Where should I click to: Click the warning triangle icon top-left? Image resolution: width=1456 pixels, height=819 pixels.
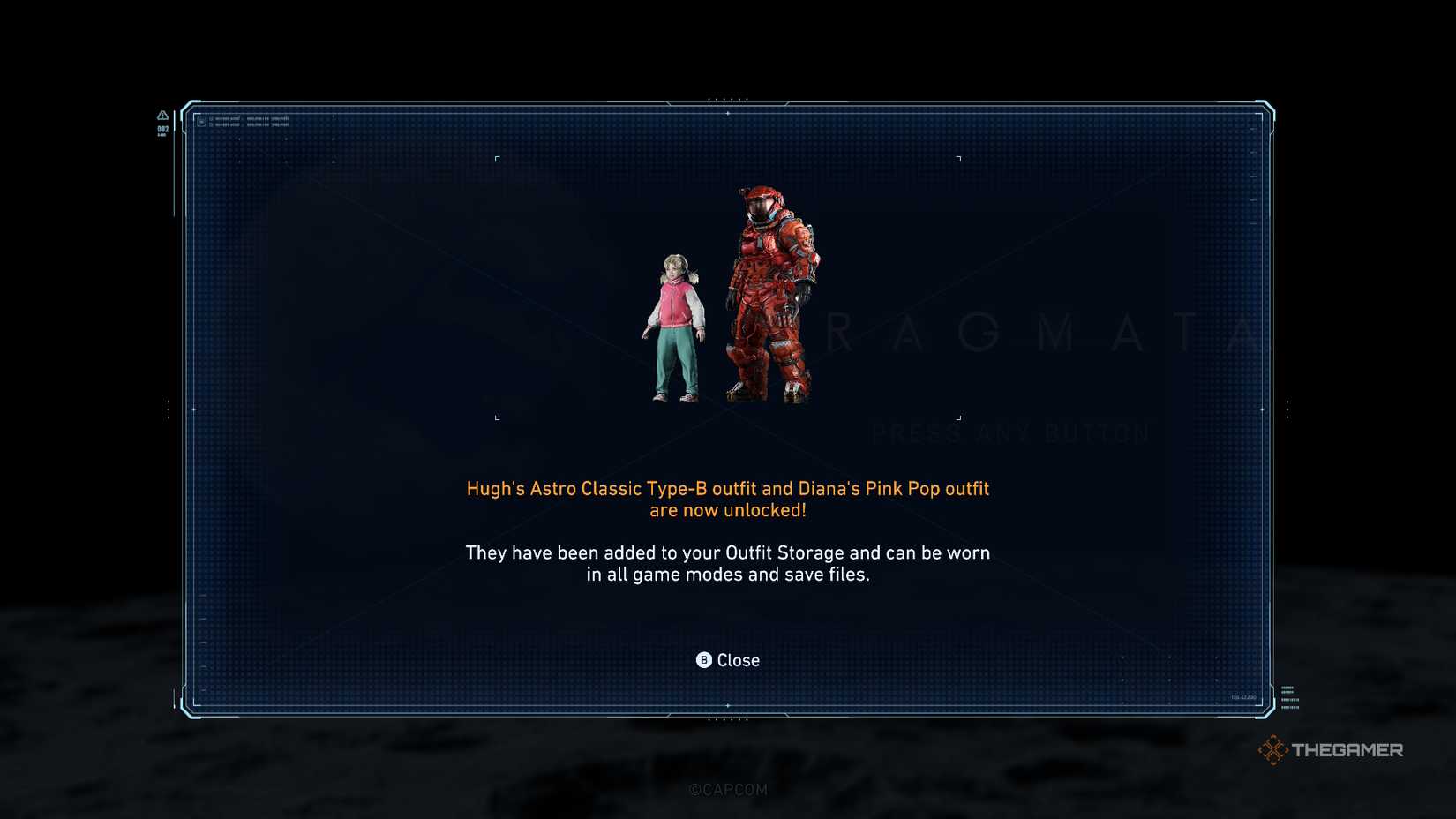point(161,116)
